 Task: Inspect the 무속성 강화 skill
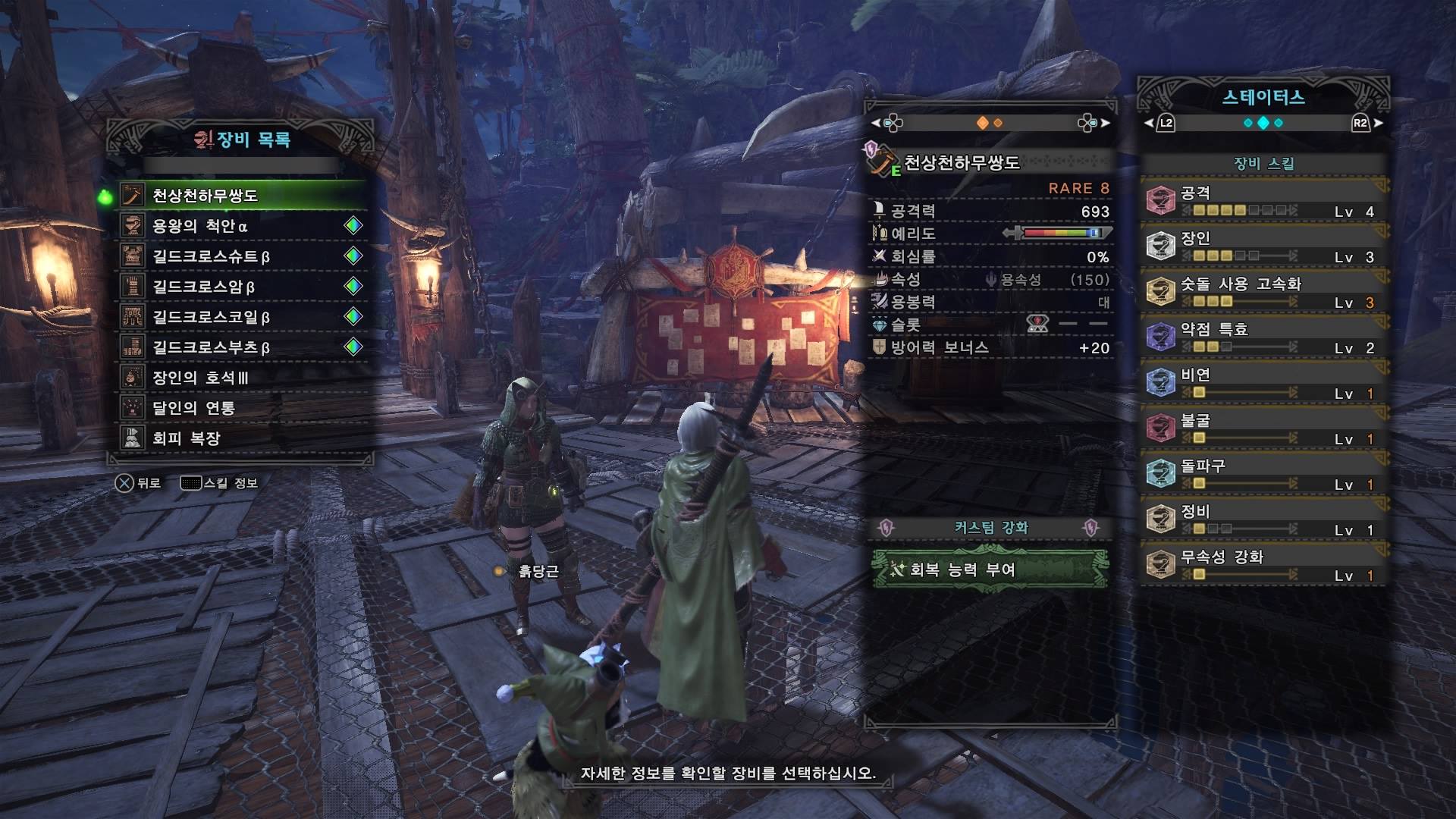coord(1263,565)
